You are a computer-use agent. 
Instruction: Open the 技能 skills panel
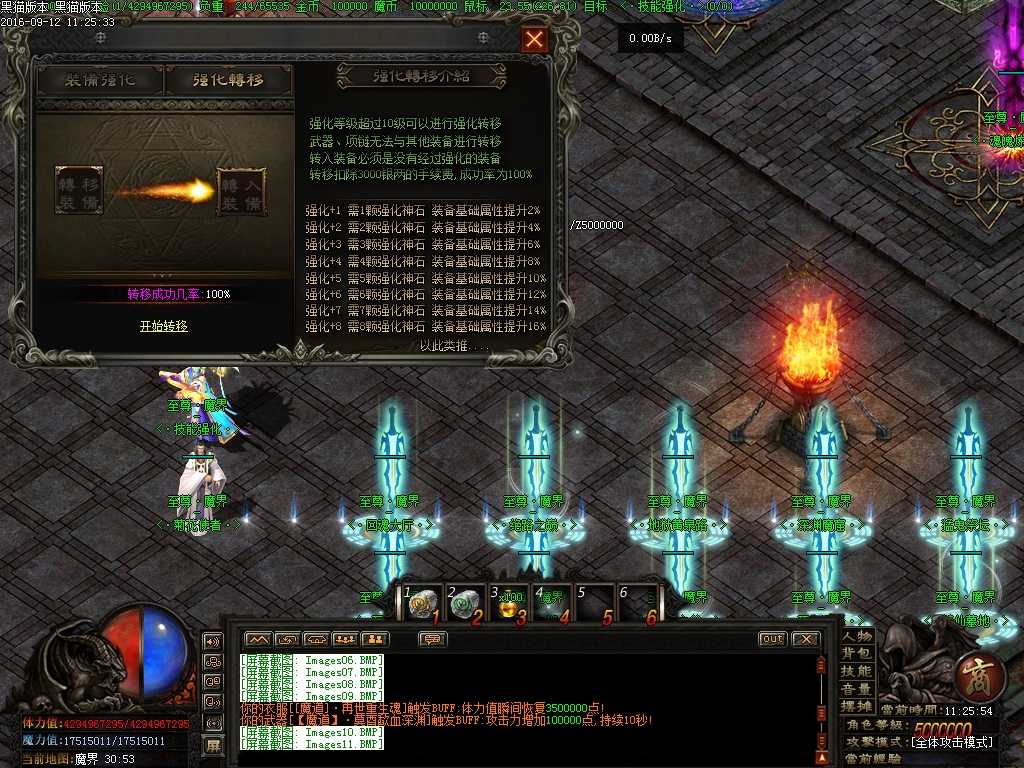pyautogui.click(x=857, y=672)
